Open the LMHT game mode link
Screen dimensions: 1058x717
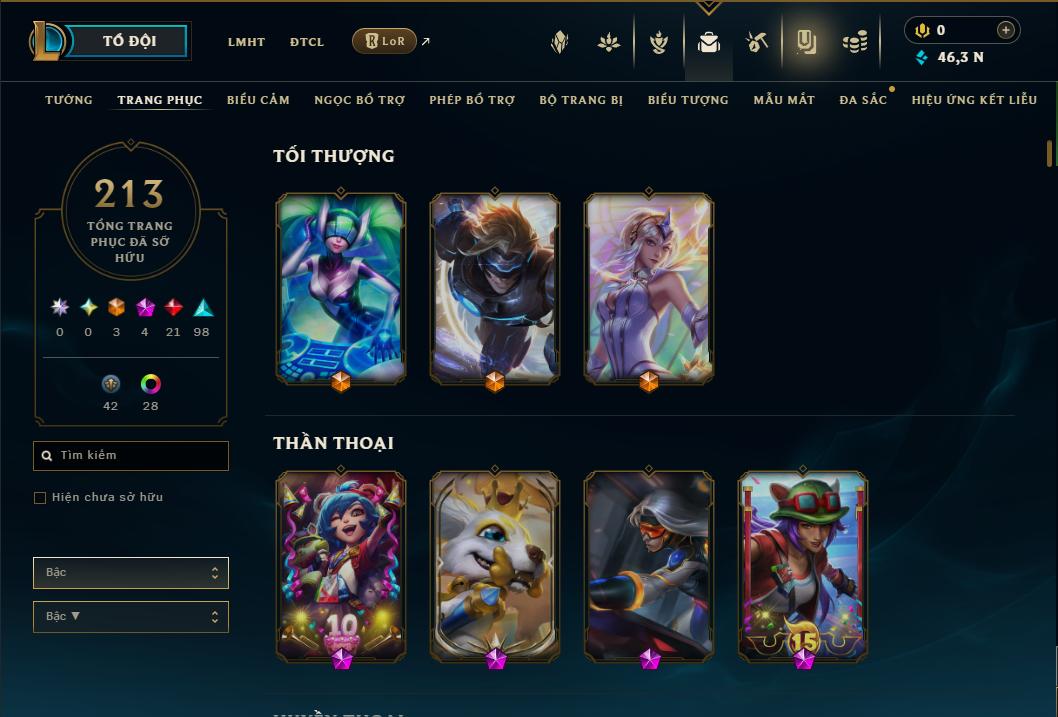[246, 42]
